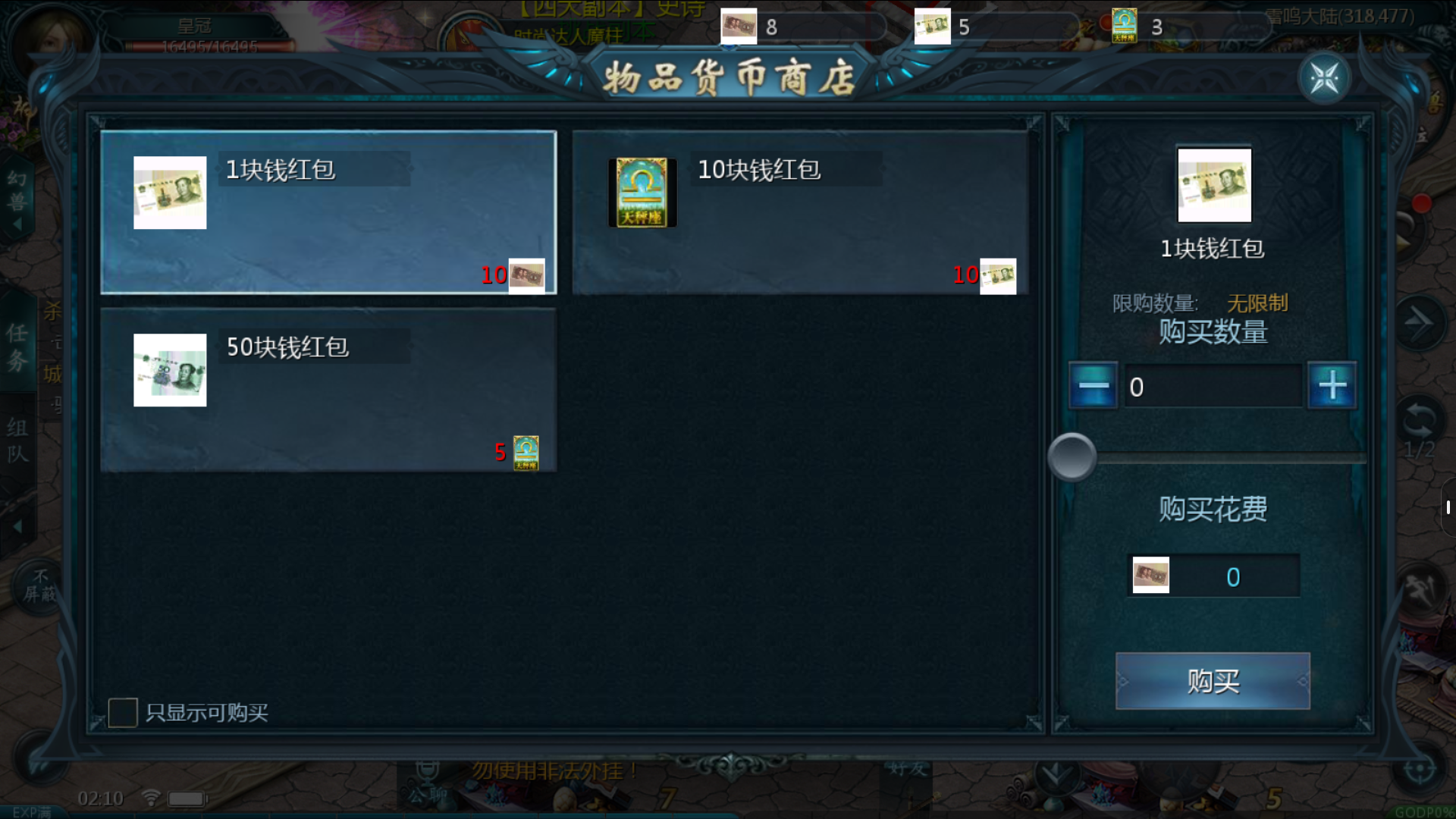Image resolution: width=1456 pixels, height=819 pixels.
Task: Pick the 50块钱红包 shop item
Action: tap(328, 390)
